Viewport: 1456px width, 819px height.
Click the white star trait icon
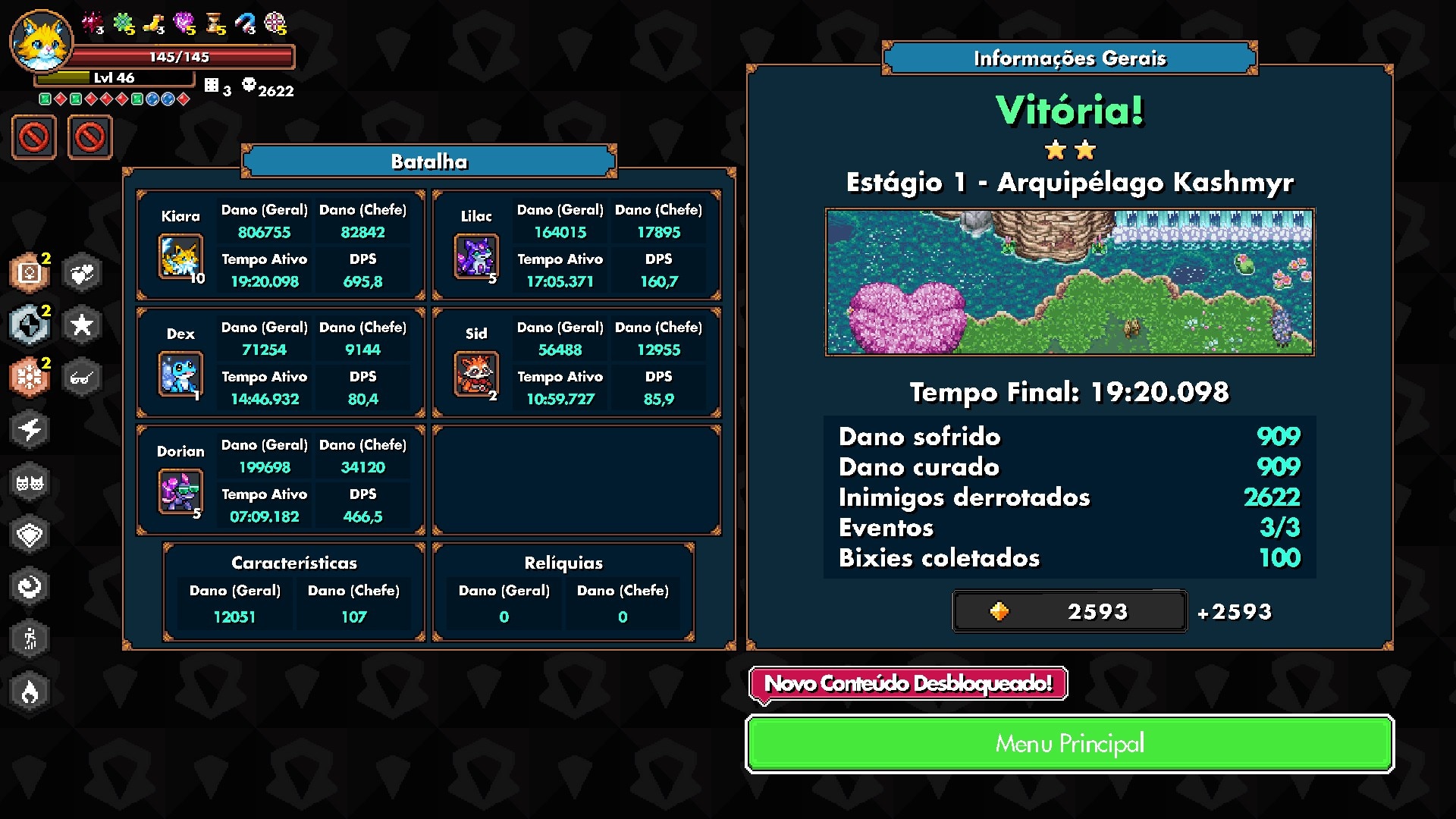pyautogui.click(x=82, y=325)
